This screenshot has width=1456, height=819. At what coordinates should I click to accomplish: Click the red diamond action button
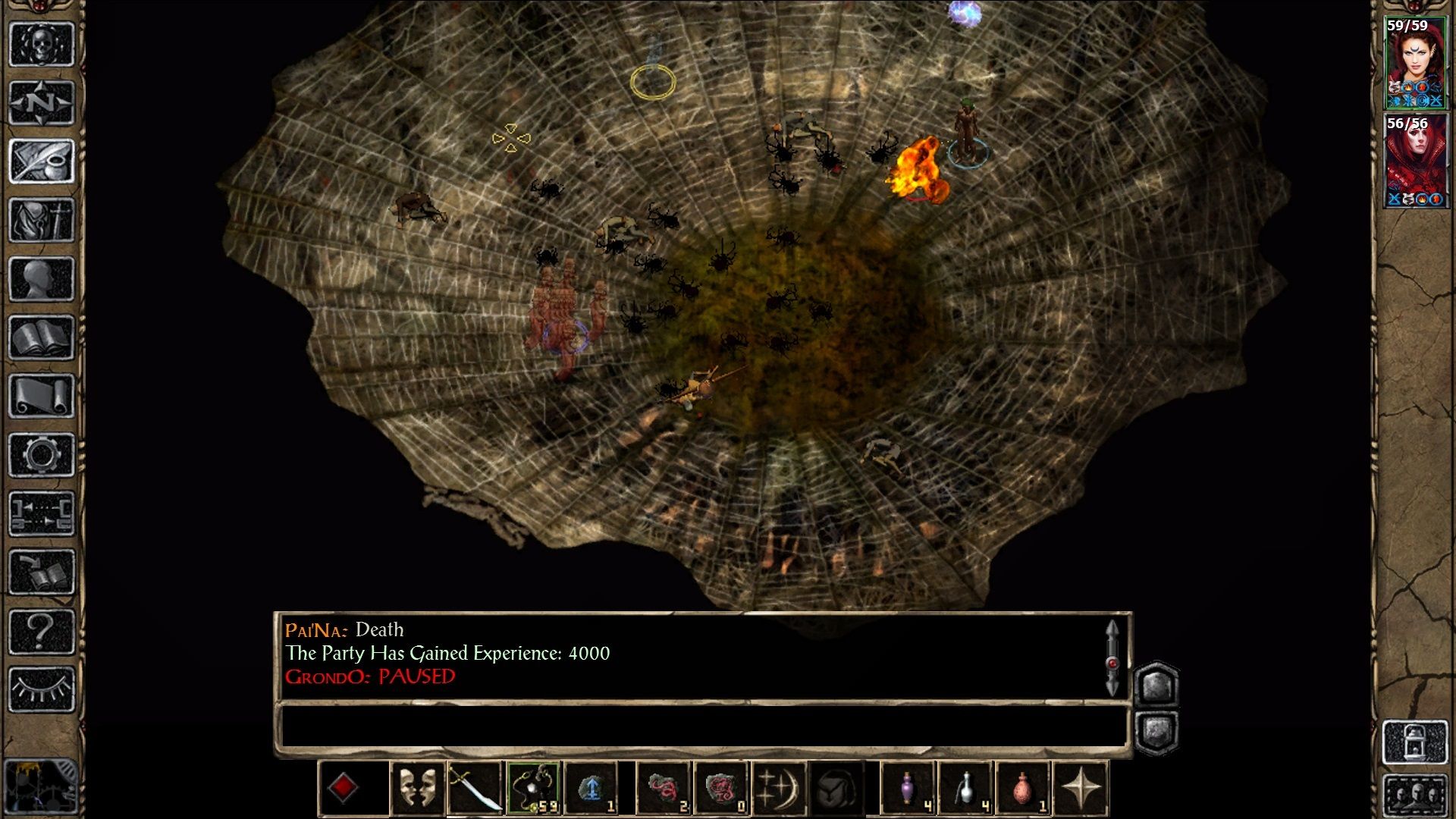[x=343, y=788]
